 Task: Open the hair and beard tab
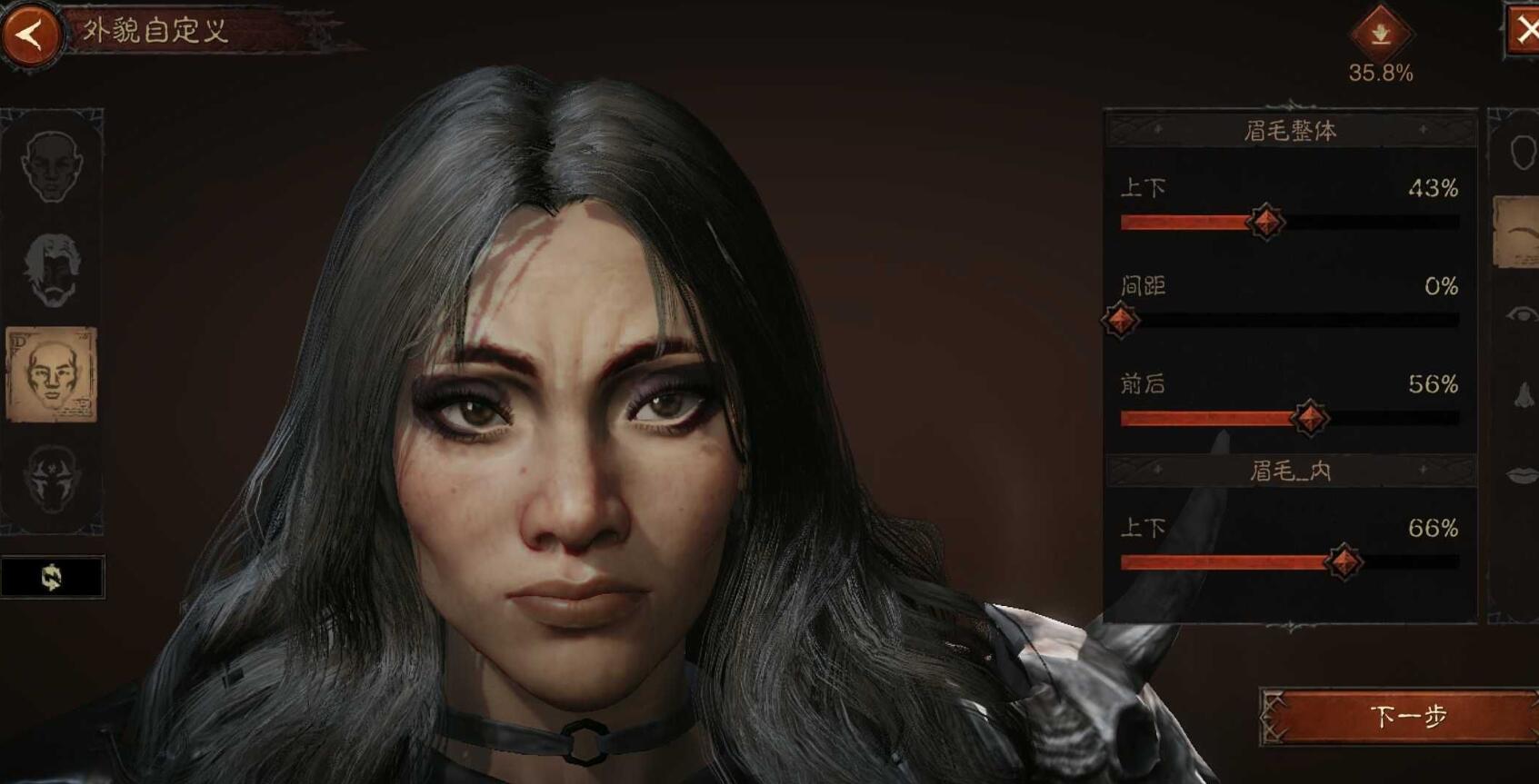coord(52,270)
